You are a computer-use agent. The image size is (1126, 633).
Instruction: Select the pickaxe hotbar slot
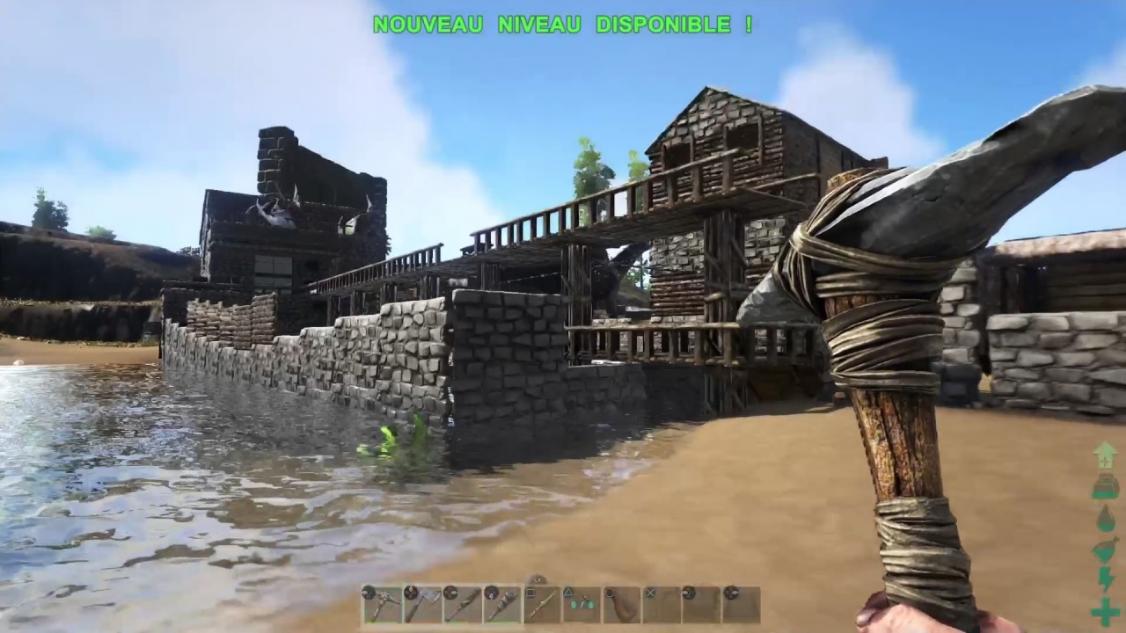pos(381,605)
